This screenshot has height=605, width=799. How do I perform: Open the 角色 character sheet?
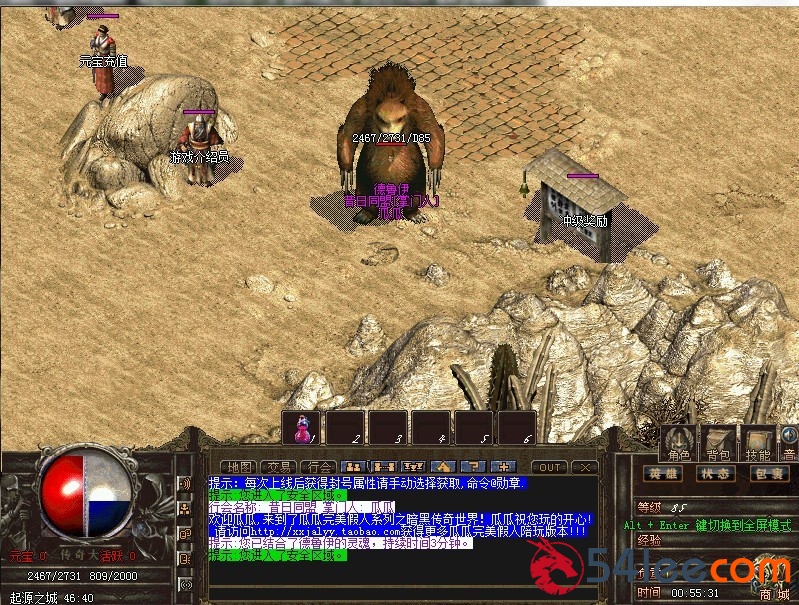point(678,445)
